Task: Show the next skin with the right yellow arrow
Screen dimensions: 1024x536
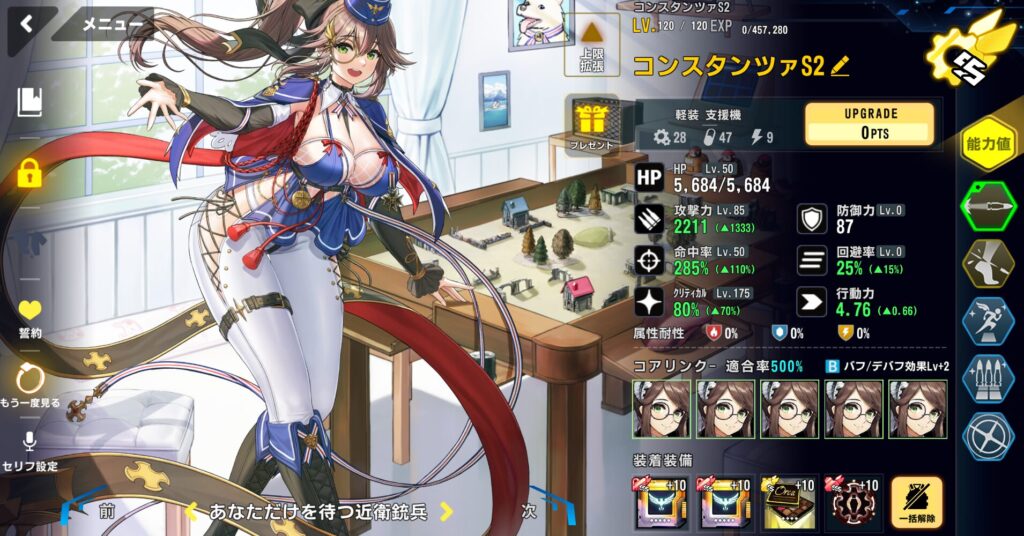Action: (447, 512)
